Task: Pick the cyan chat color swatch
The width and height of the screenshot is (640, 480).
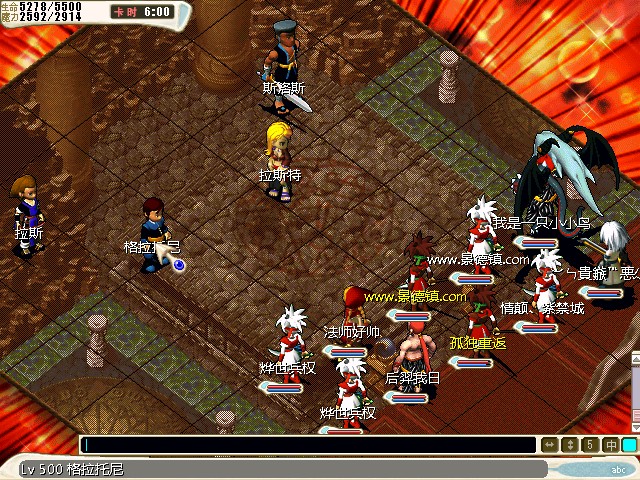Action: pyautogui.click(x=629, y=445)
